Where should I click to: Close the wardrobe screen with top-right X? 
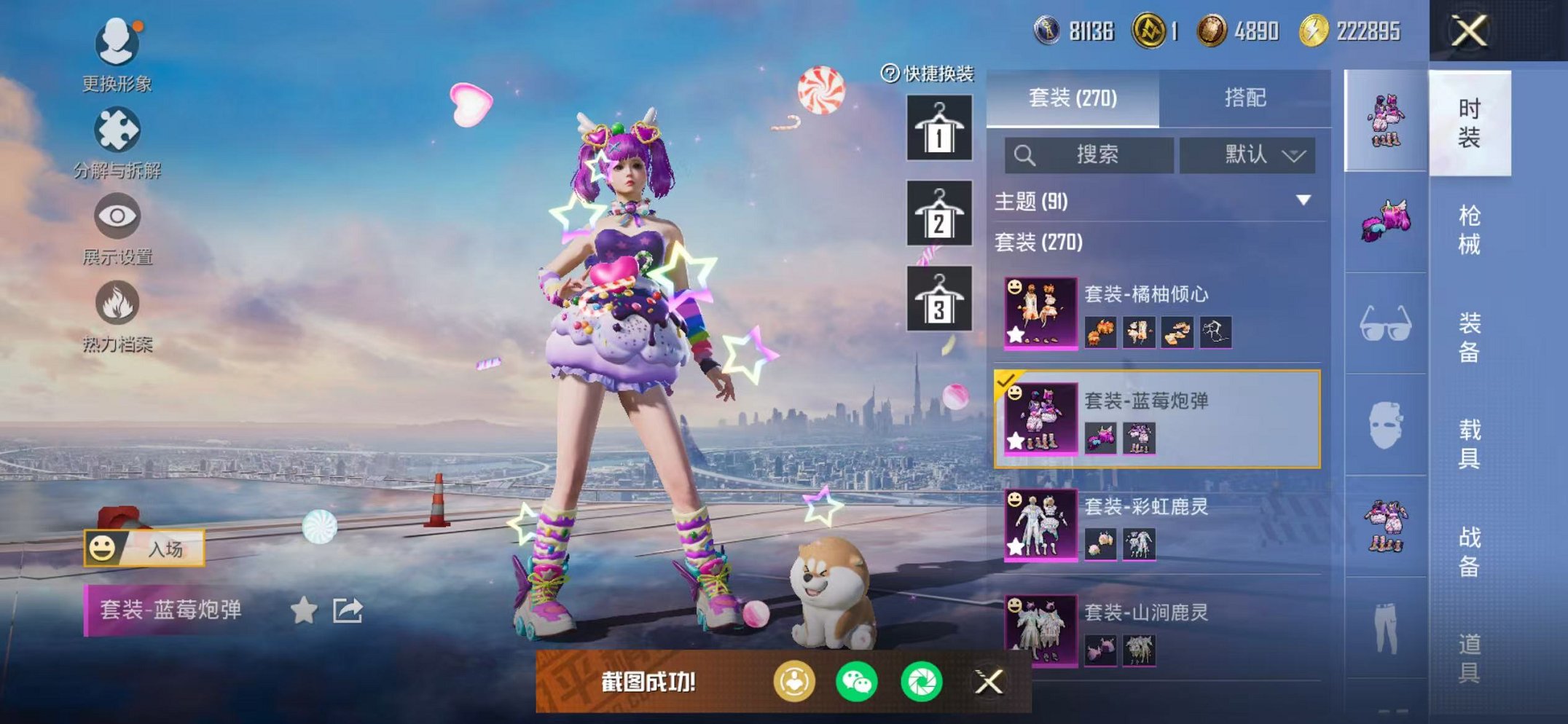tap(1468, 31)
